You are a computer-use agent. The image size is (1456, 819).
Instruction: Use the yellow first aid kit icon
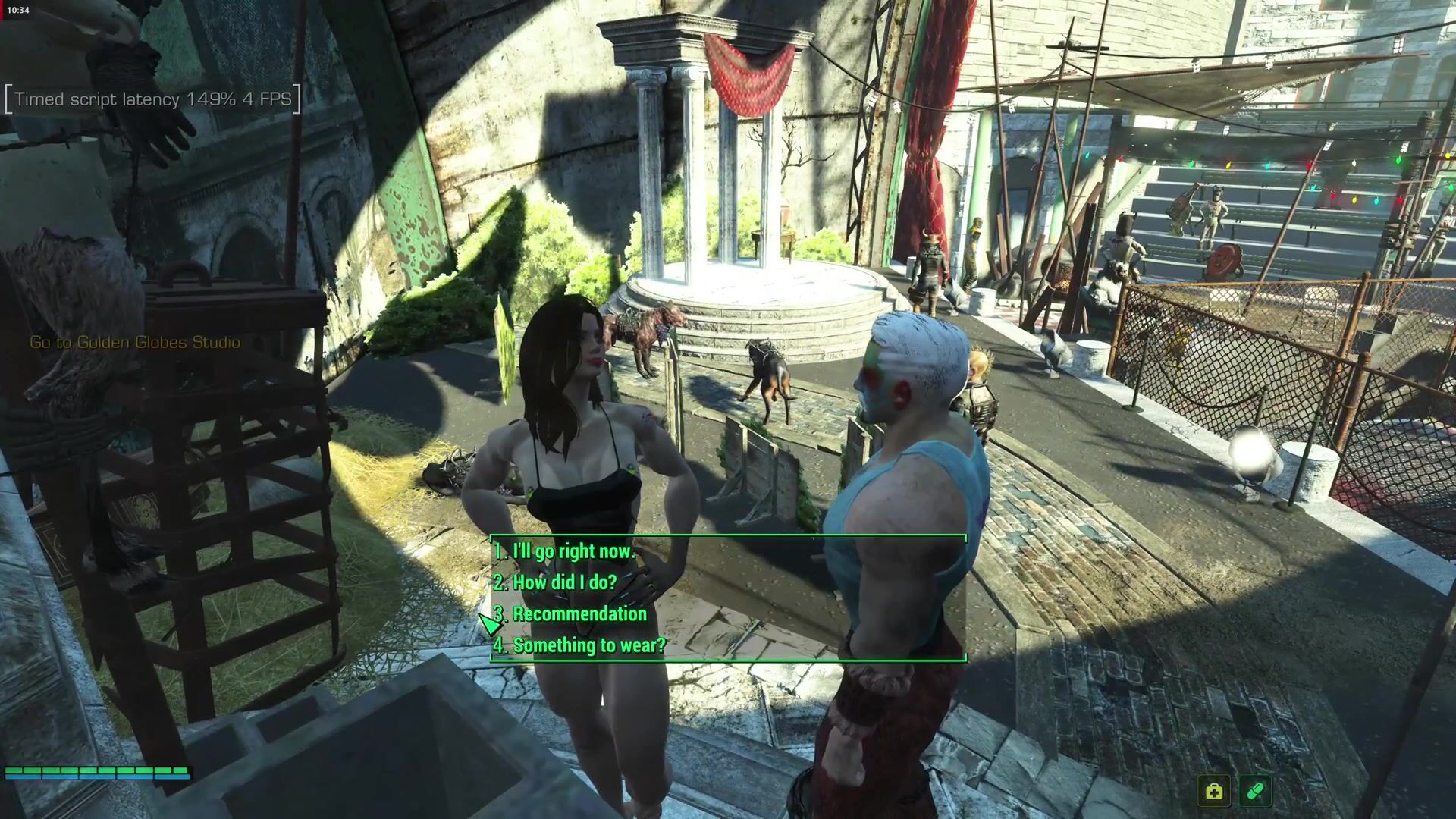(1214, 792)
